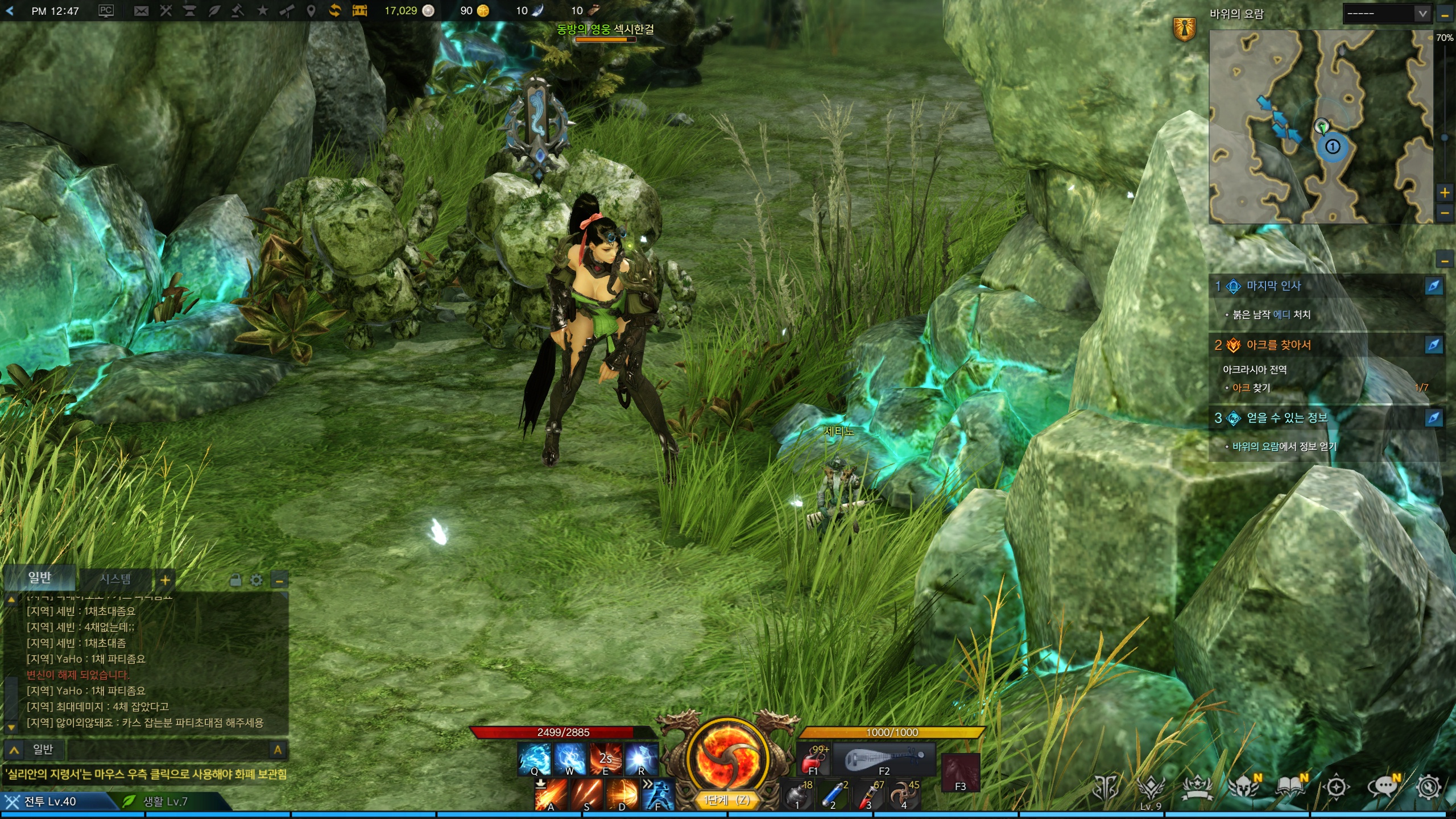
Task: Switch to the 시스템 chat tab
Action: 115,579
